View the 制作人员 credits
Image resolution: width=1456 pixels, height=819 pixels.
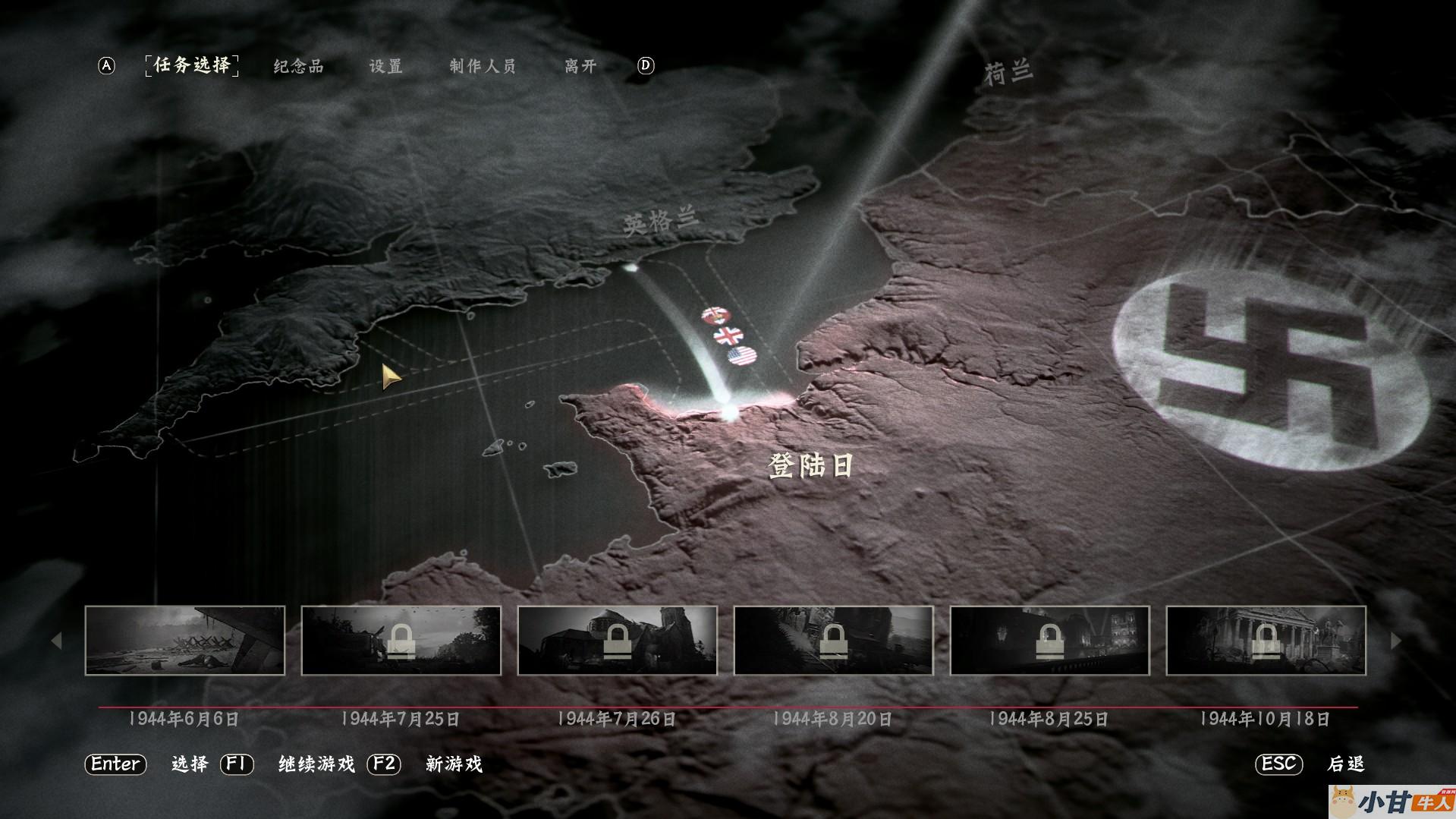pyautogui.click(x=482, y=67)
